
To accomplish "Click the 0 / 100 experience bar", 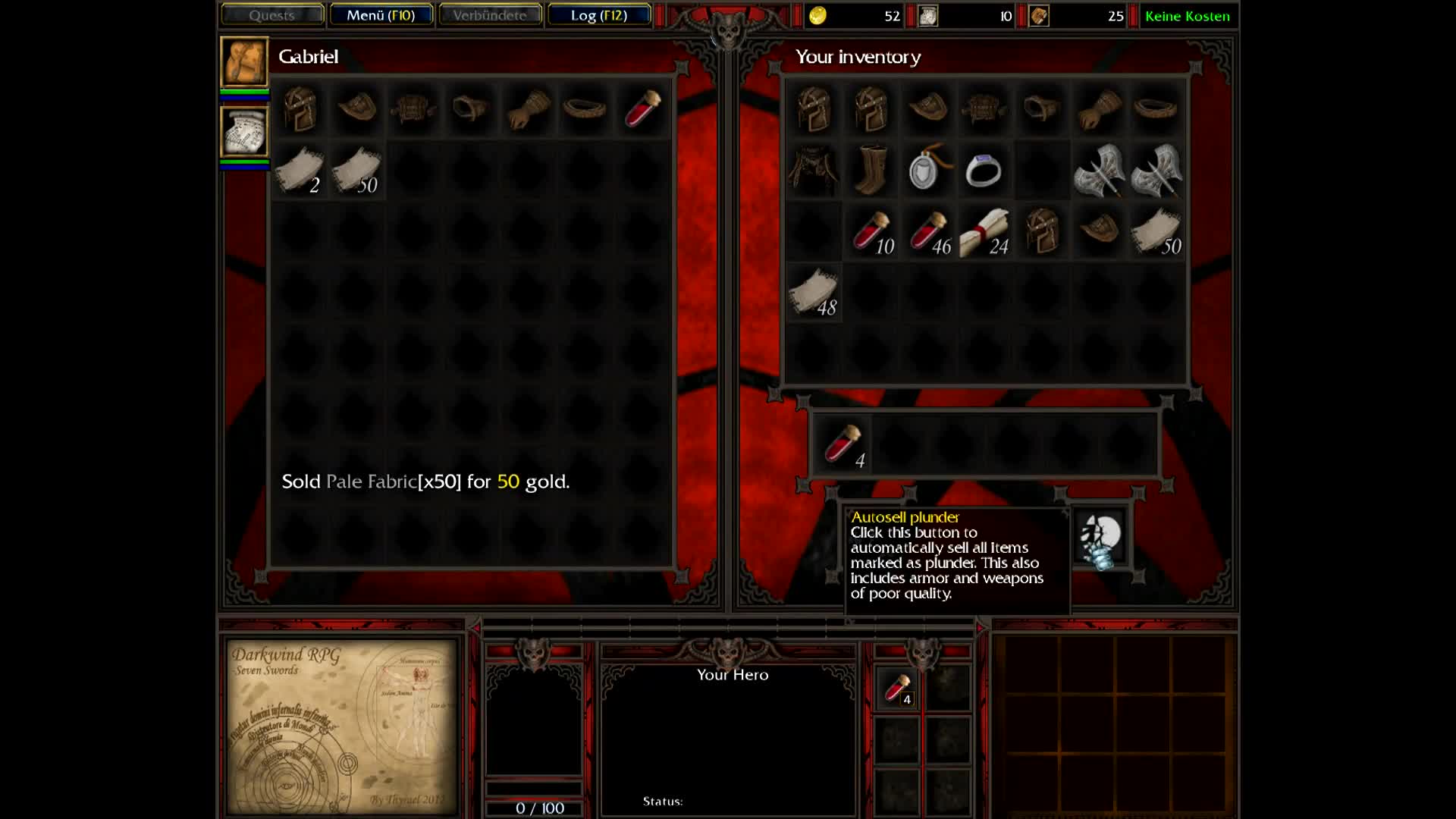I will [540, 808].
